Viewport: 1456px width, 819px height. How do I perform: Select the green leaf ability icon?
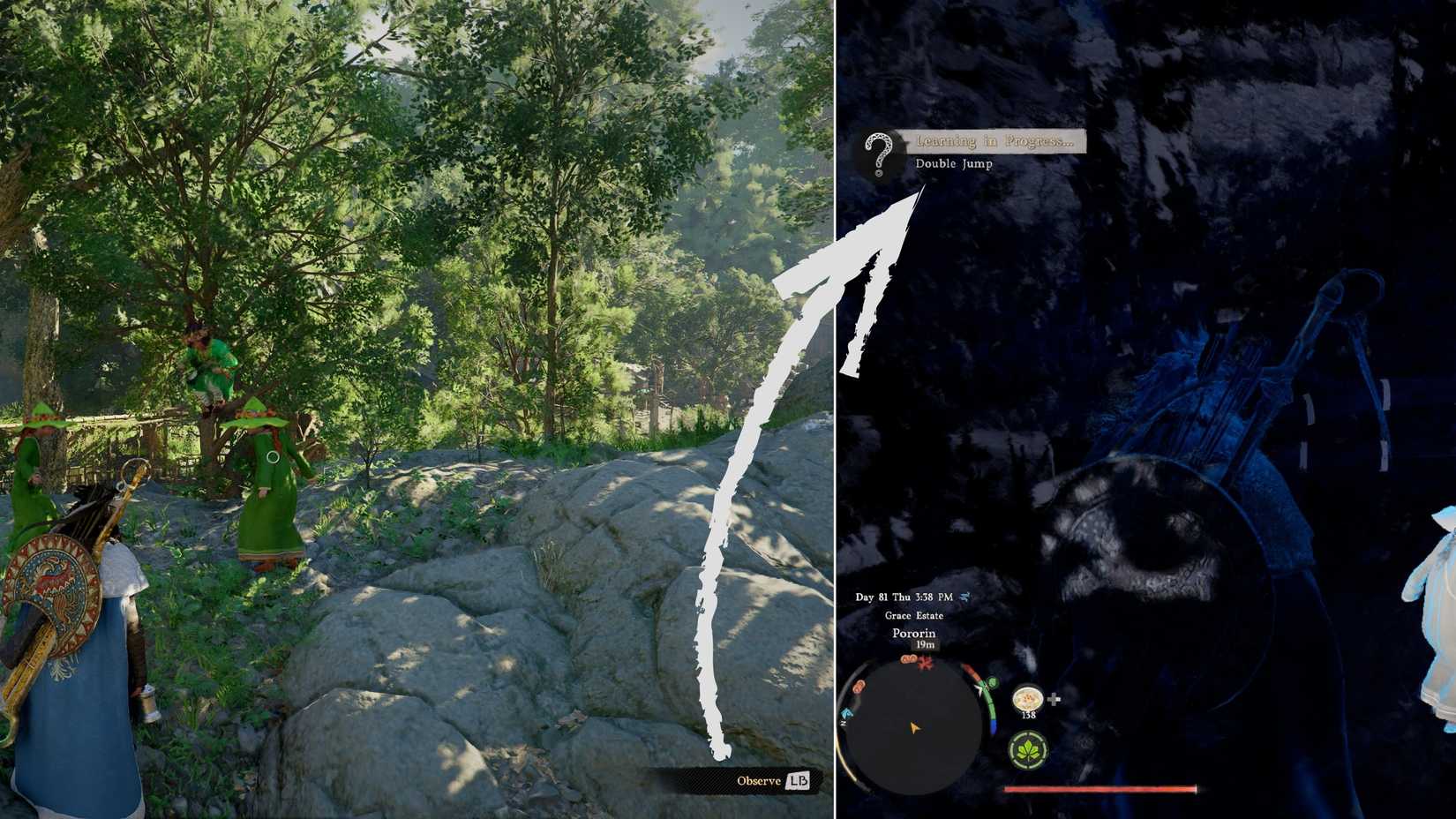click(1030, 749)
